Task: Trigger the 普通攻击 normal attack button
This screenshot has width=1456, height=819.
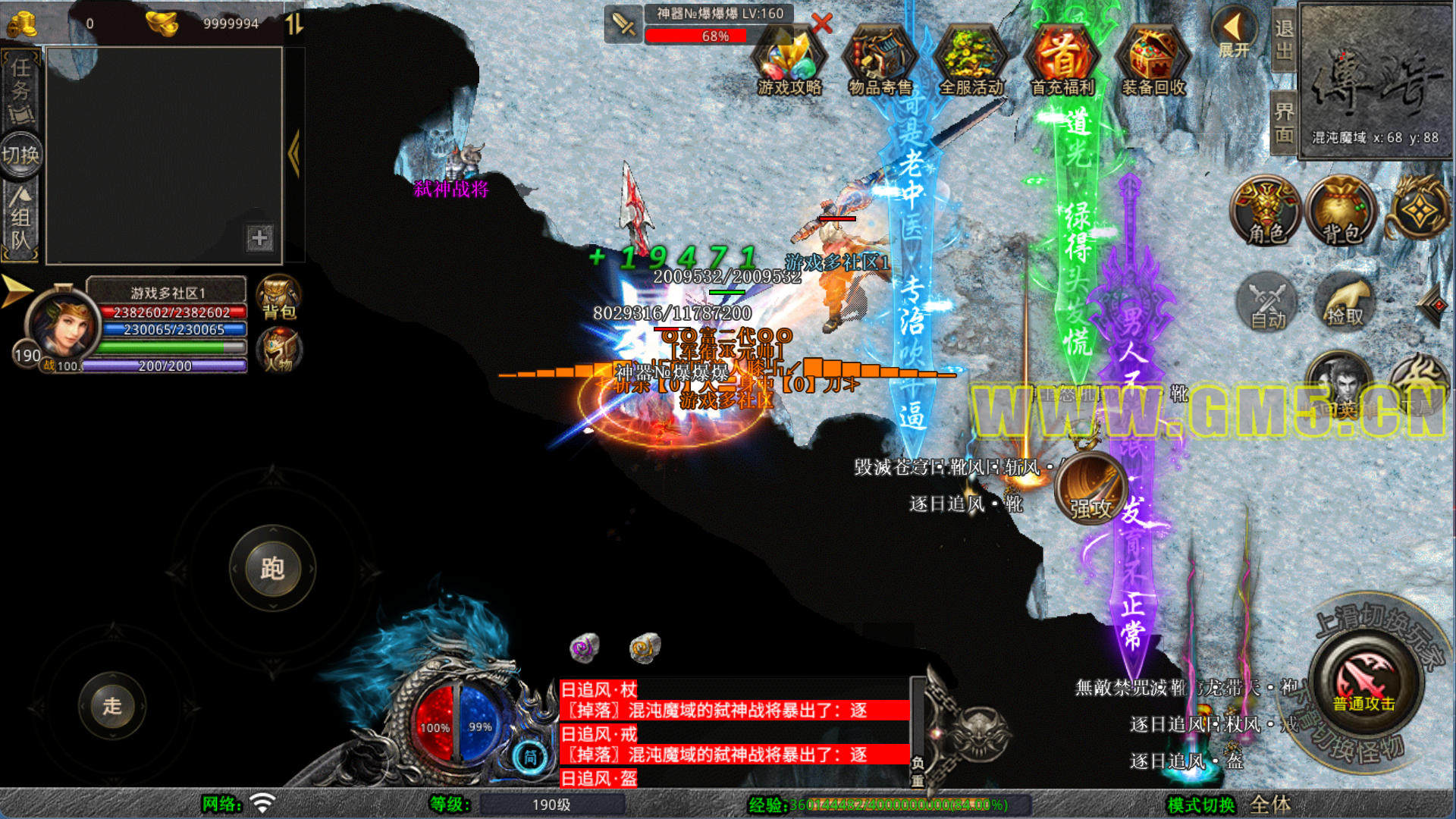Action: click(1363, 679)
